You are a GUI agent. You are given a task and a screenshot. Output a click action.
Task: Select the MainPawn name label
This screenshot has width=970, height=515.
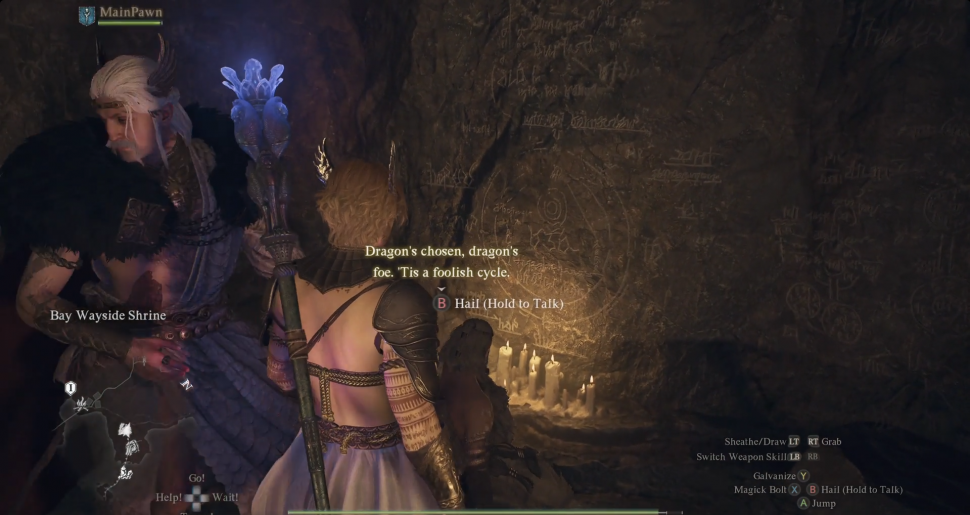coord(130,13)
